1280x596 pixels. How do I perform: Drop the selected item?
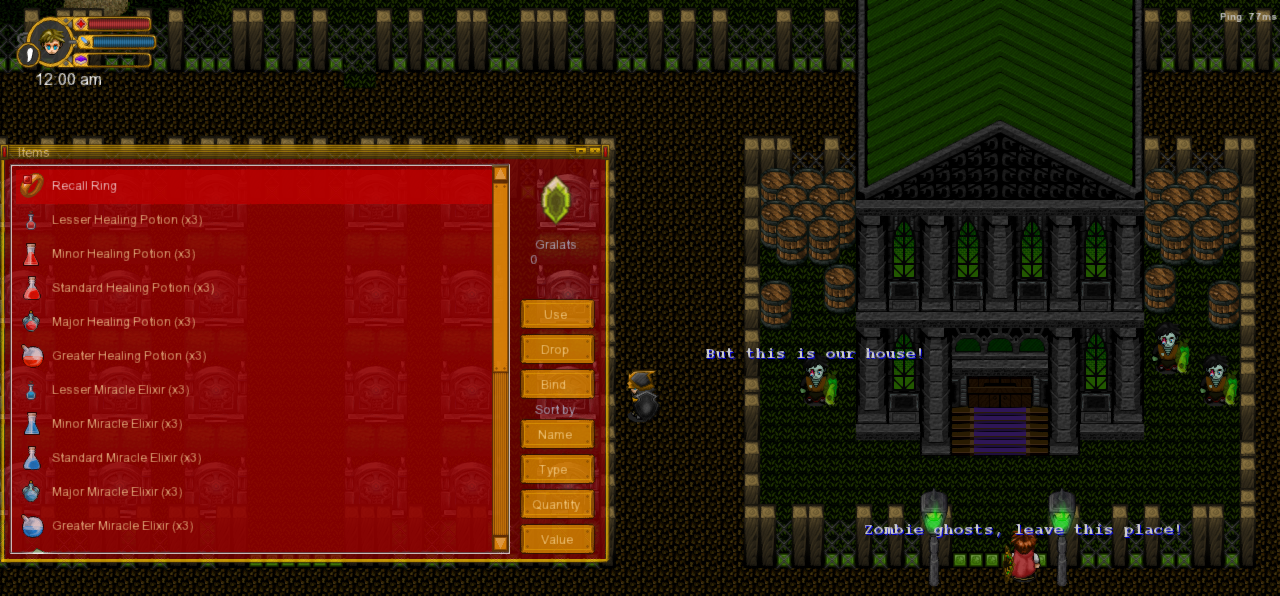click(556, 350)
